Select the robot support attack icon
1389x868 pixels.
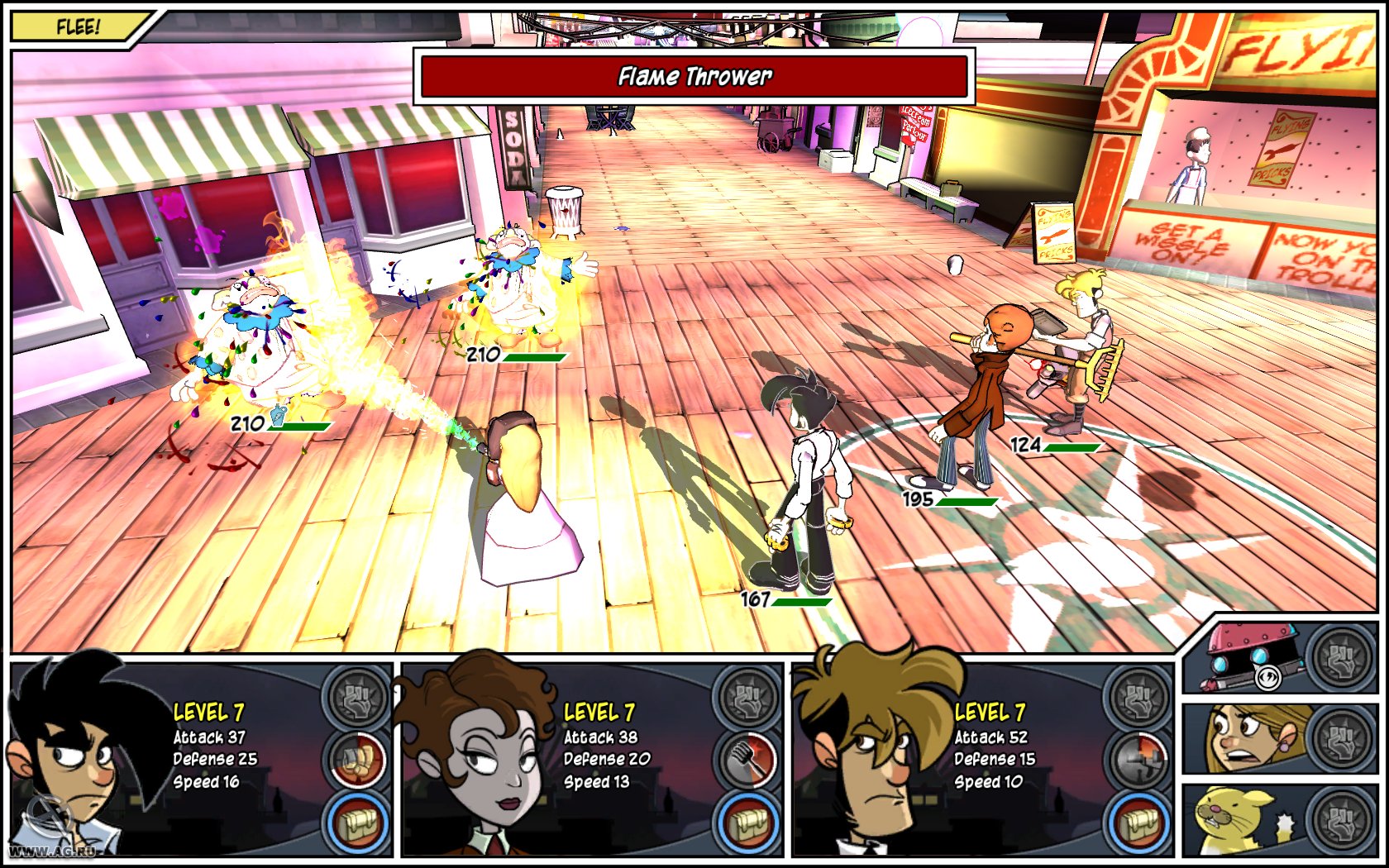(1340, 661)
